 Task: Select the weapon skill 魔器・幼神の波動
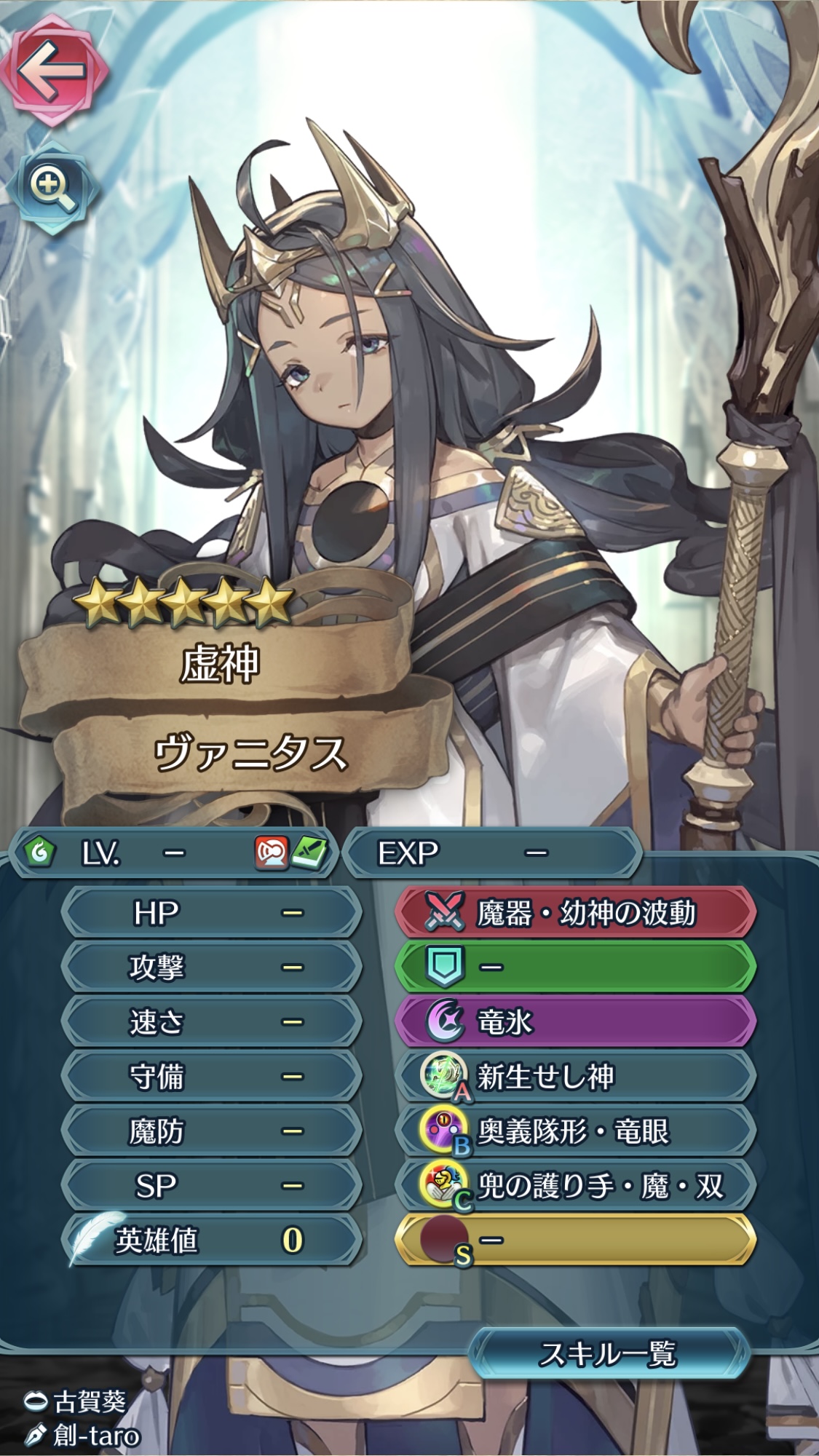coord(575,913)
